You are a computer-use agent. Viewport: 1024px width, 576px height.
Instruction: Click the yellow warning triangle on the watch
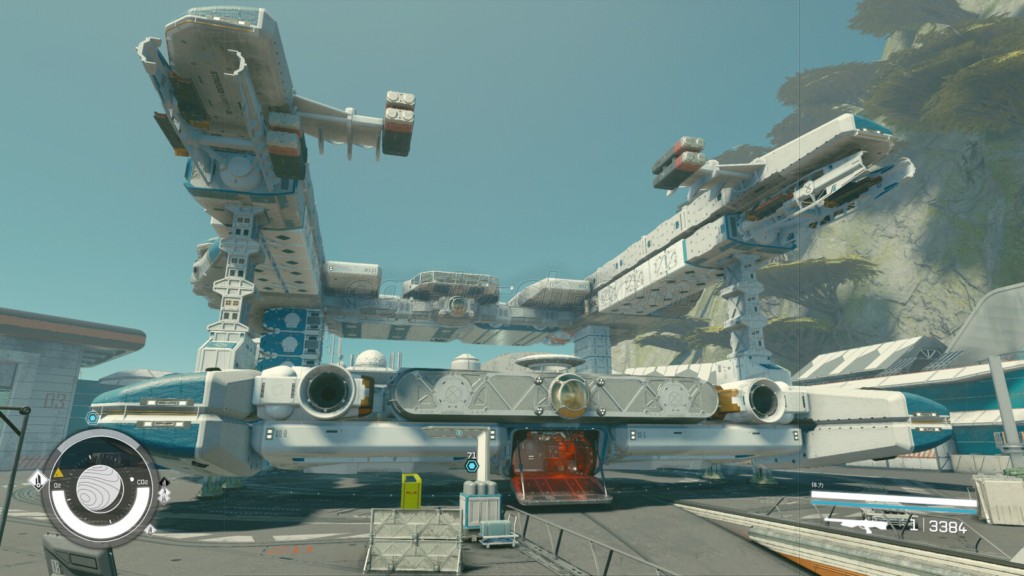click(x=58, y=472)
